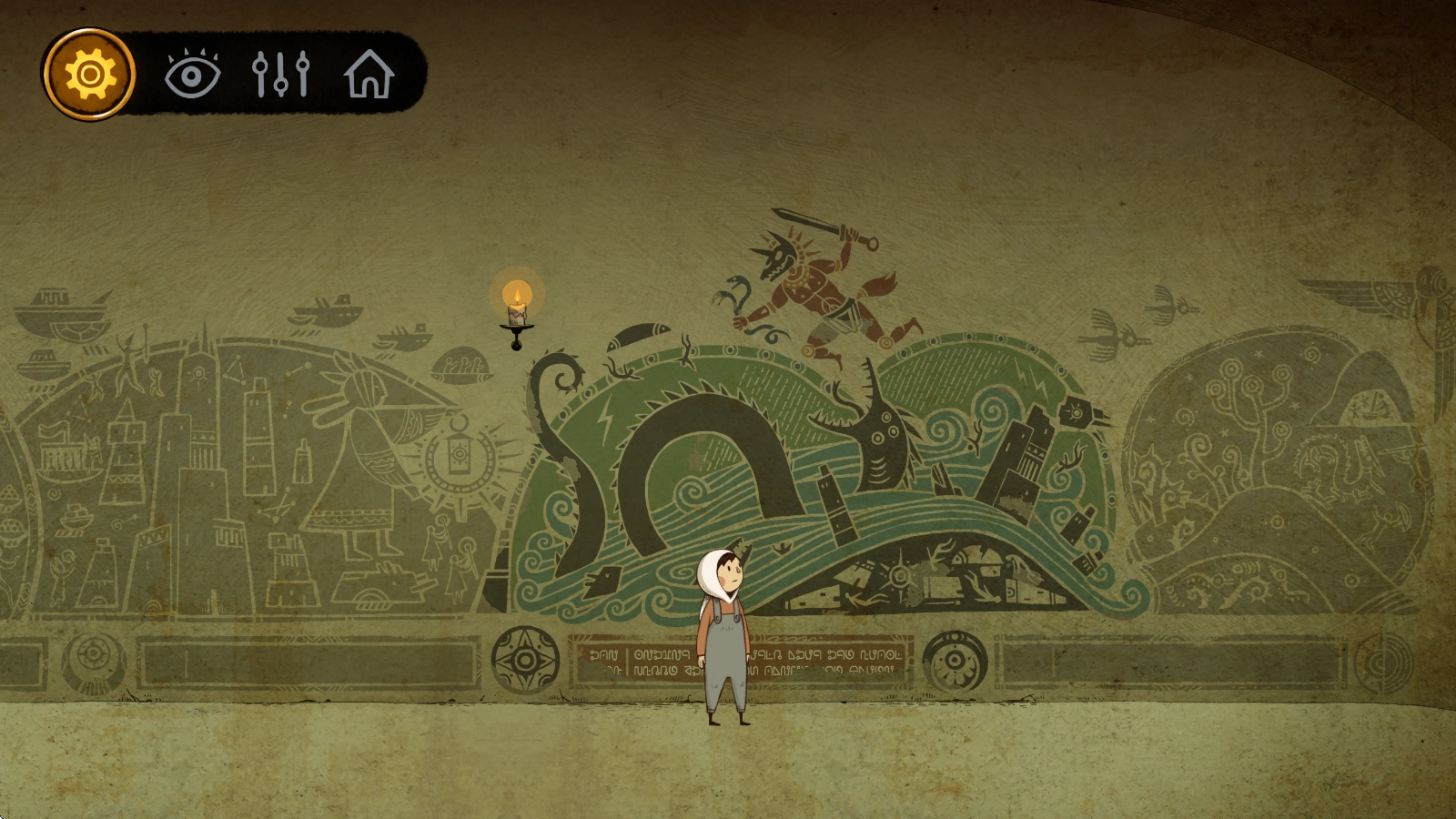Open the sliders options icon

pos(280,75)
